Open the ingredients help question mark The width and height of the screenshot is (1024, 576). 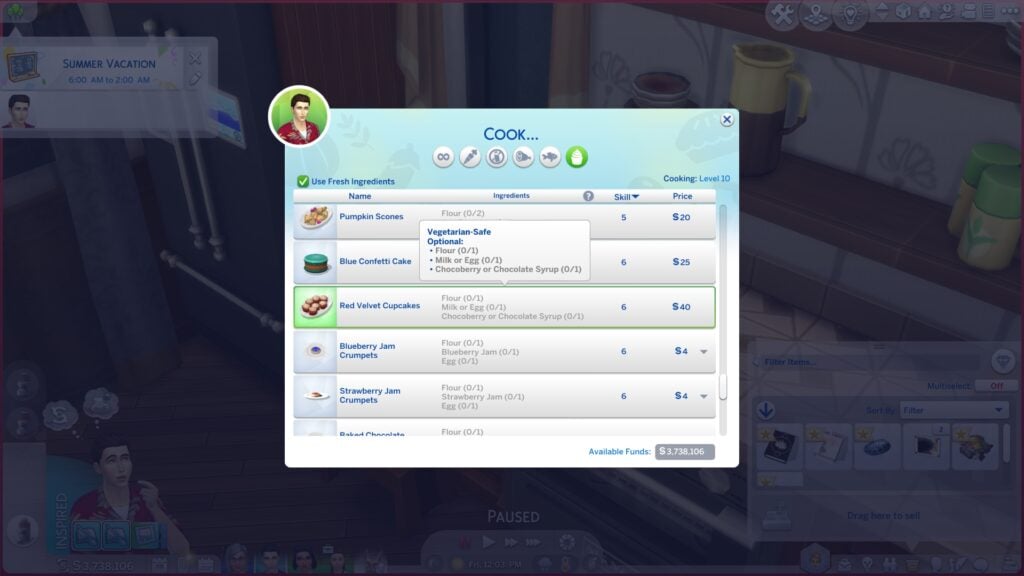[588, 196]
